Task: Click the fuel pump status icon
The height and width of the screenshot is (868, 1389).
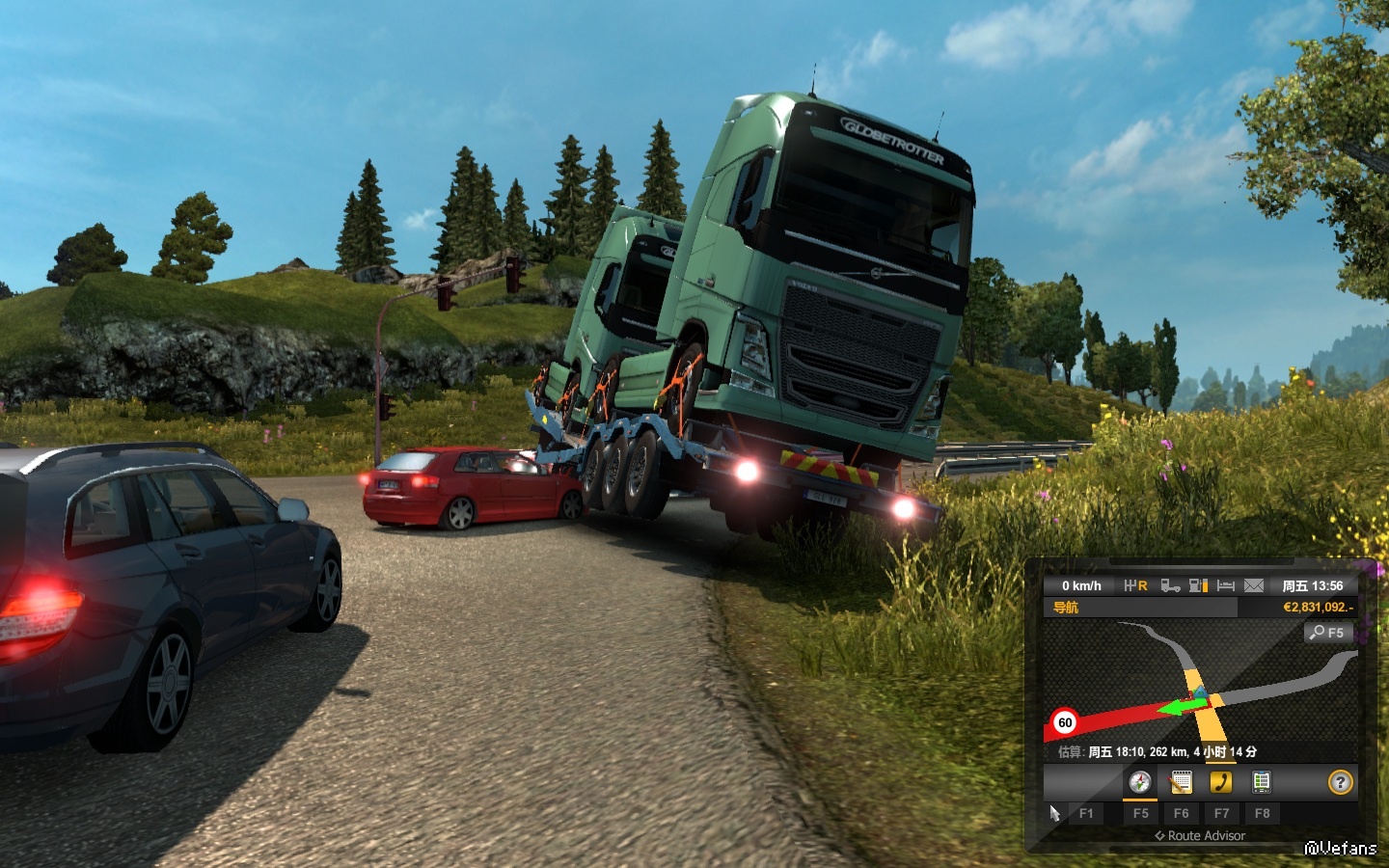Action: point(1199,585)
